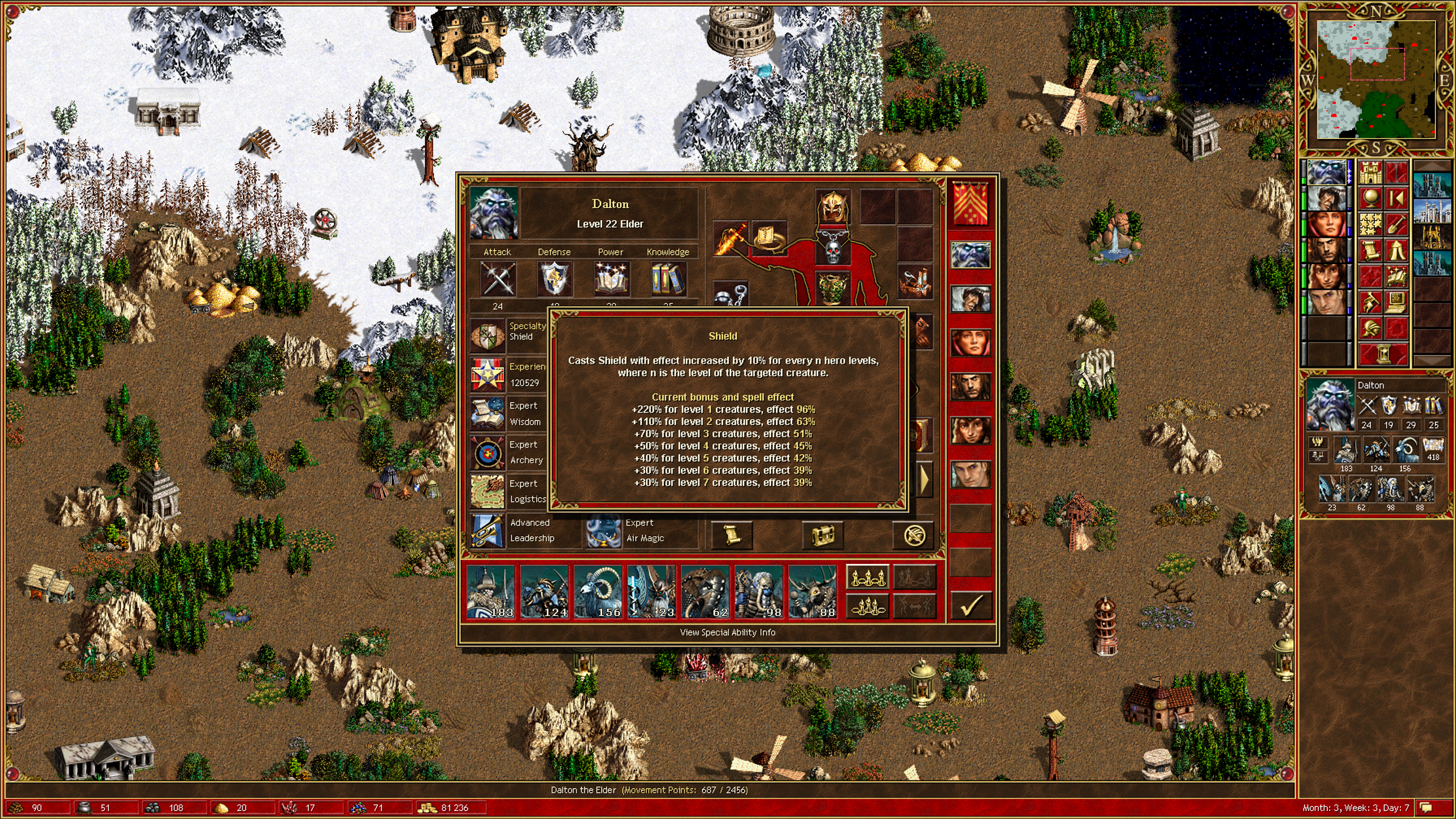Image resolution: width=1456 pixels, height=819 pixels.
Task: Click the red hero banner flag
Action: point(971,204)
